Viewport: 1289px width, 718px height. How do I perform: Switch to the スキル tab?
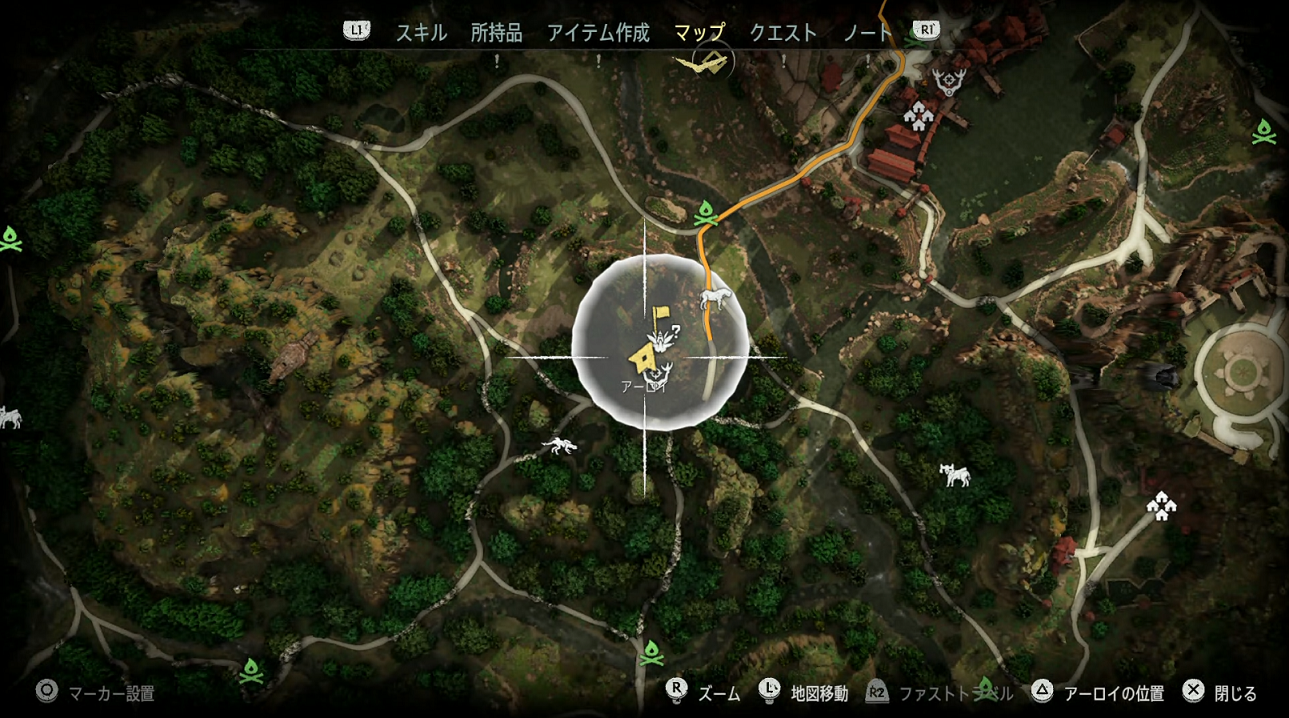tap(421, 33)
